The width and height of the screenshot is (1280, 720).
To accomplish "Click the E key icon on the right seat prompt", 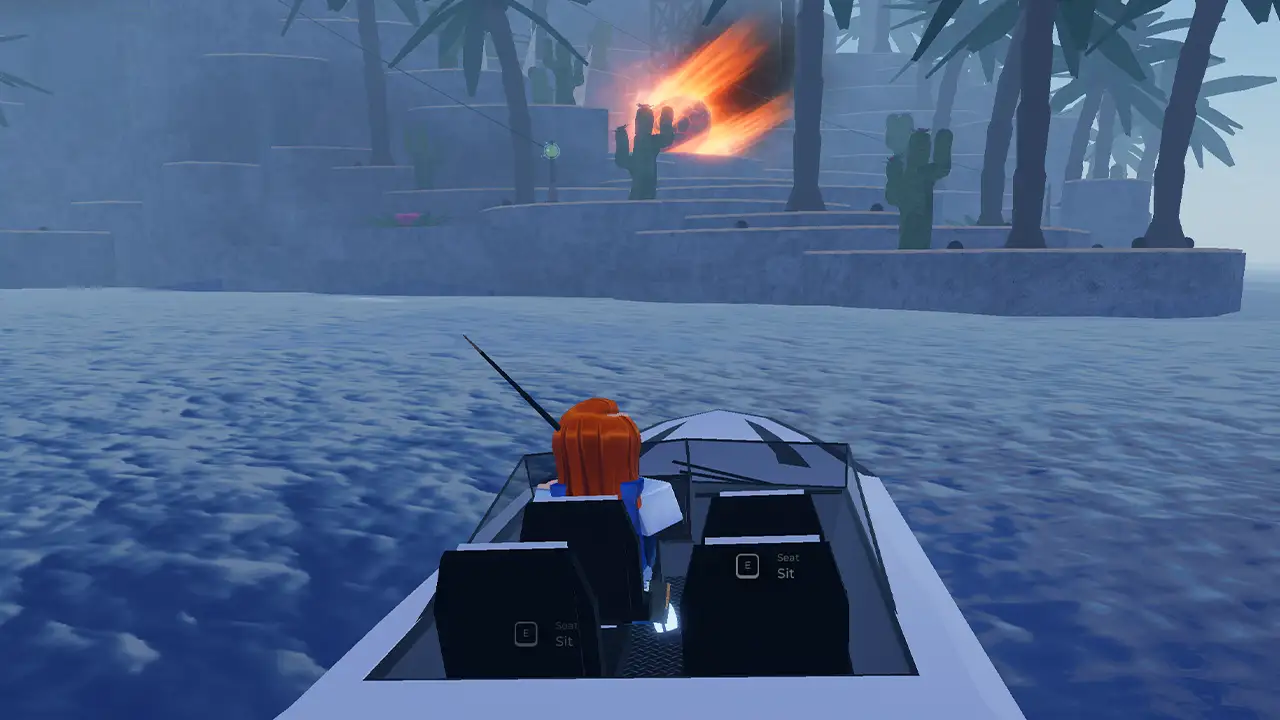I will pyautogui.click(x=747, y=565).
